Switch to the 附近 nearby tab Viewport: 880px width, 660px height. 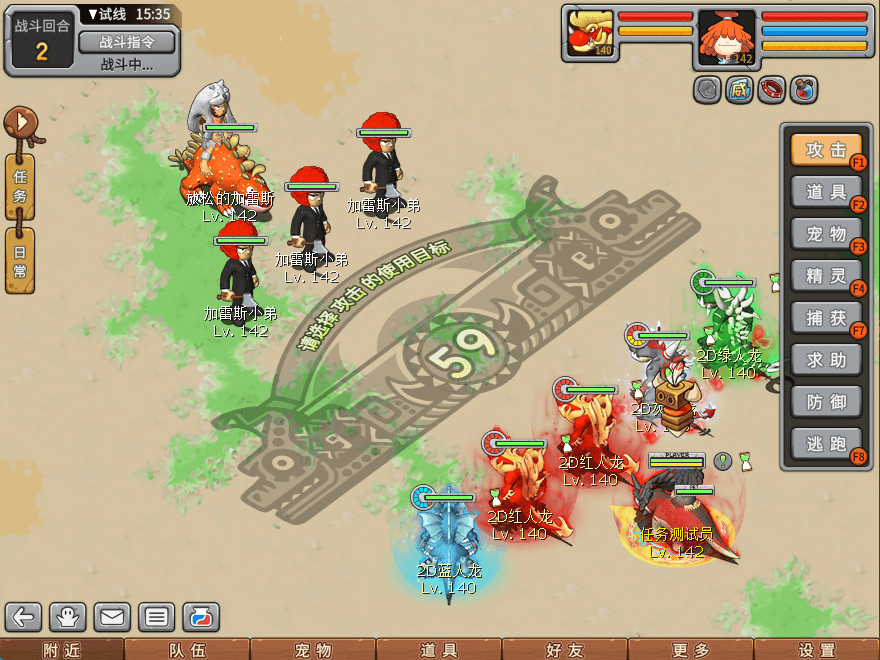click(62, 650)
